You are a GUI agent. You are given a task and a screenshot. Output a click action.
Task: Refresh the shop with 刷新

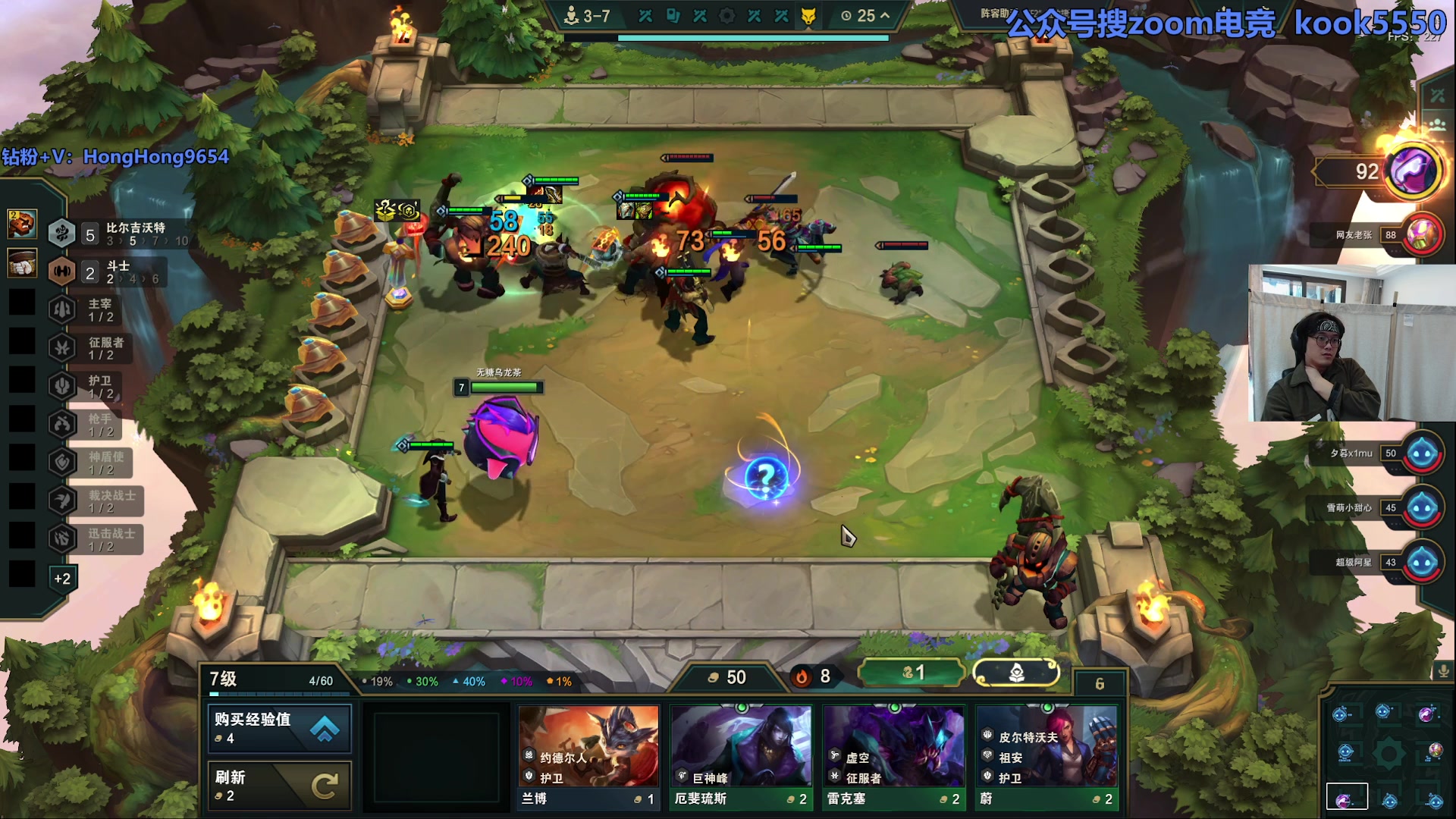coord(279,786)
